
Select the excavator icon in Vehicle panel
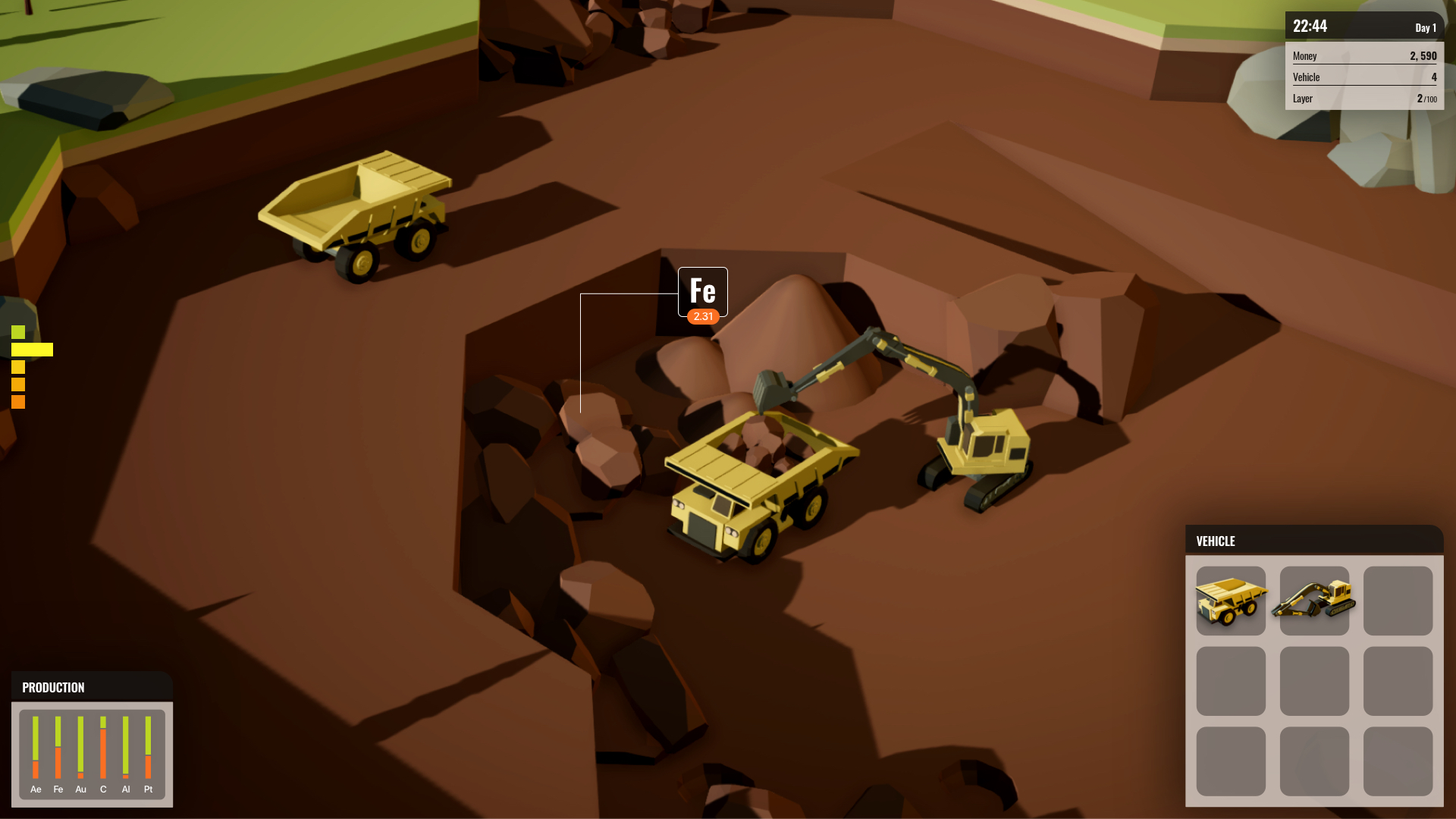[x=1314, y=601]
